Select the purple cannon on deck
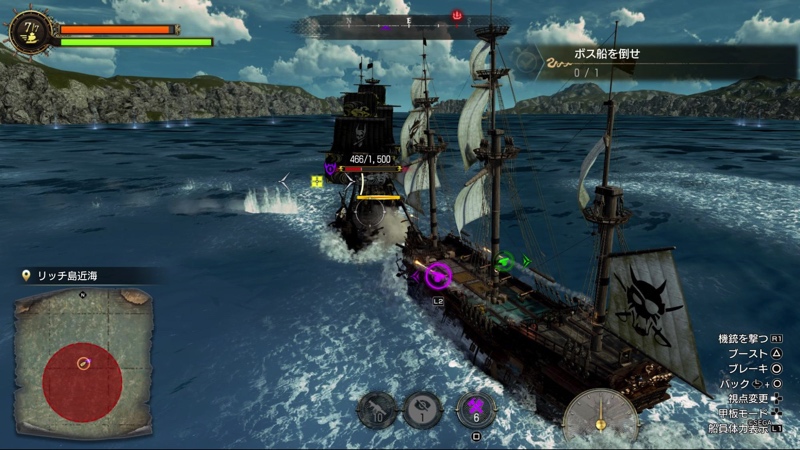Screen dimensions: 800x450 click(x=438, y=275)
